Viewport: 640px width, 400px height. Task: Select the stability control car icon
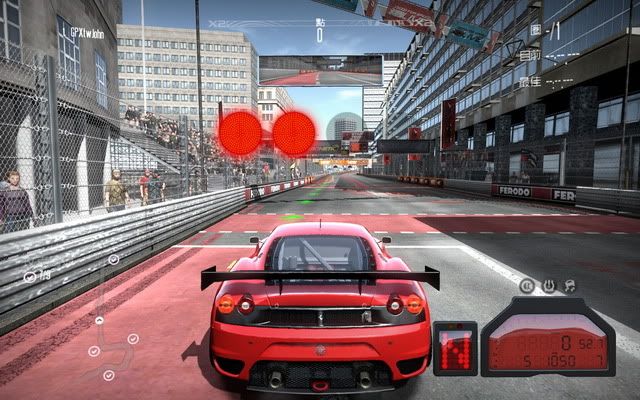tap(571, 286)
